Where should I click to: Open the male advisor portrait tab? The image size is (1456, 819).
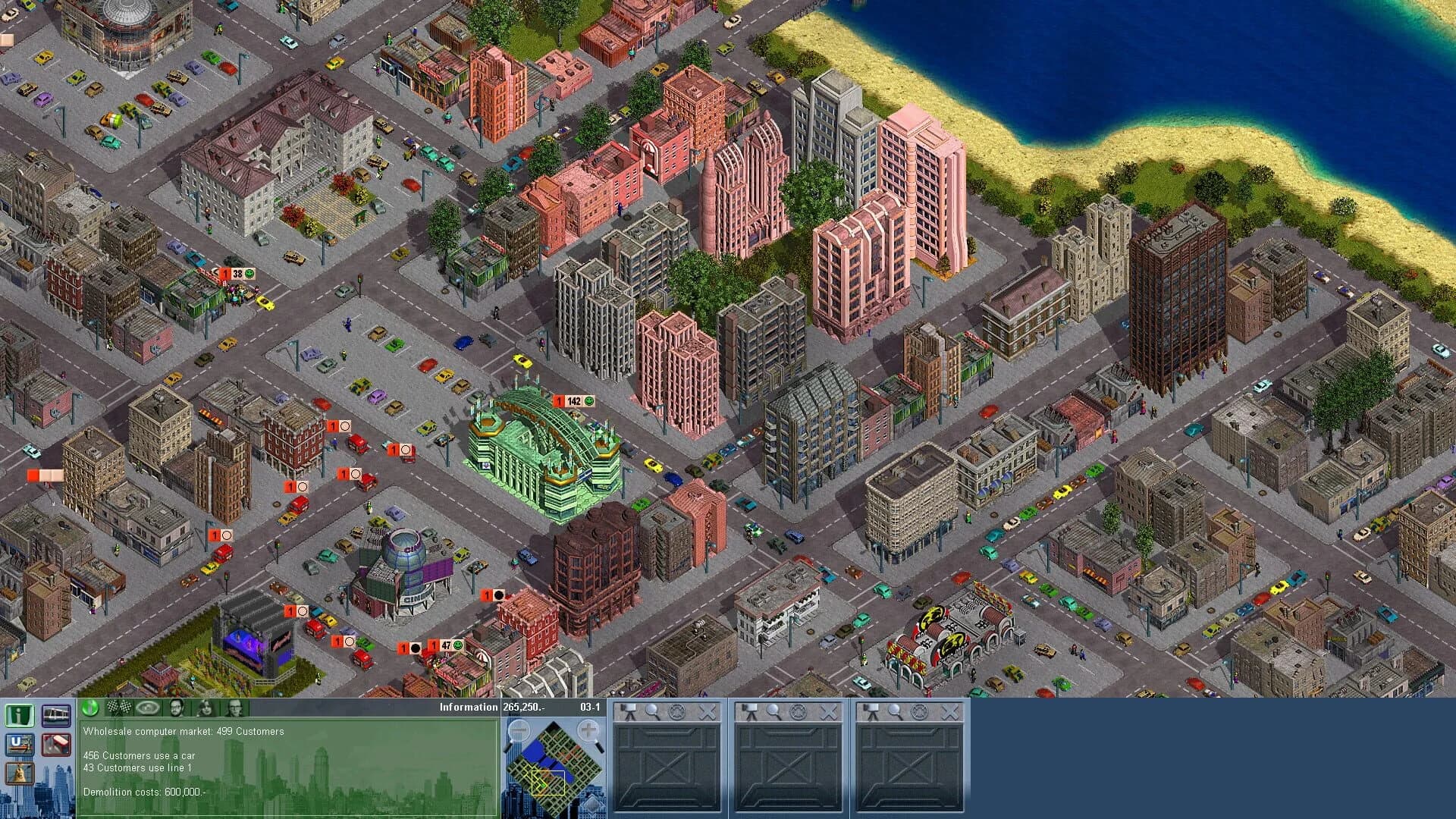click(176, 708)
